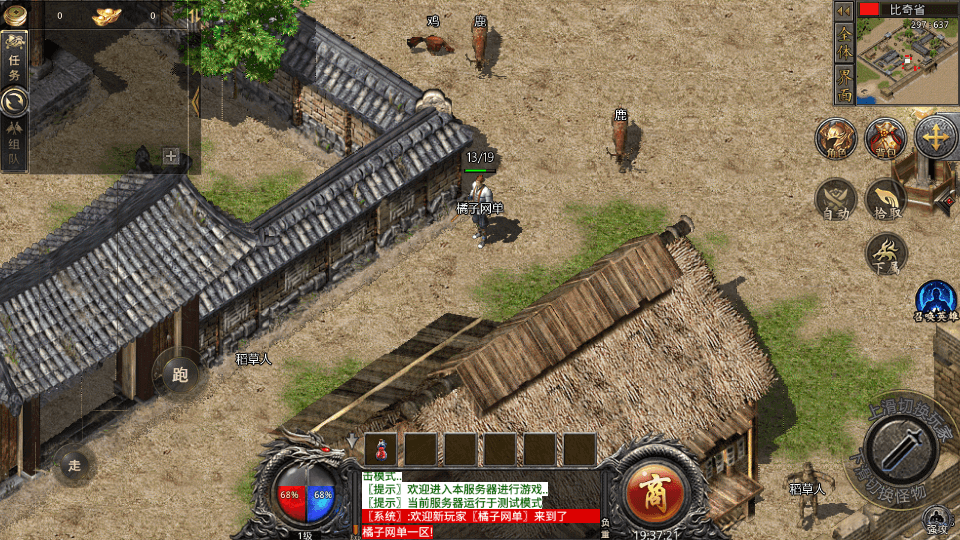960x540 pixels.
Task: Tap the circular swap arrows button
Action: pos(14,100)
